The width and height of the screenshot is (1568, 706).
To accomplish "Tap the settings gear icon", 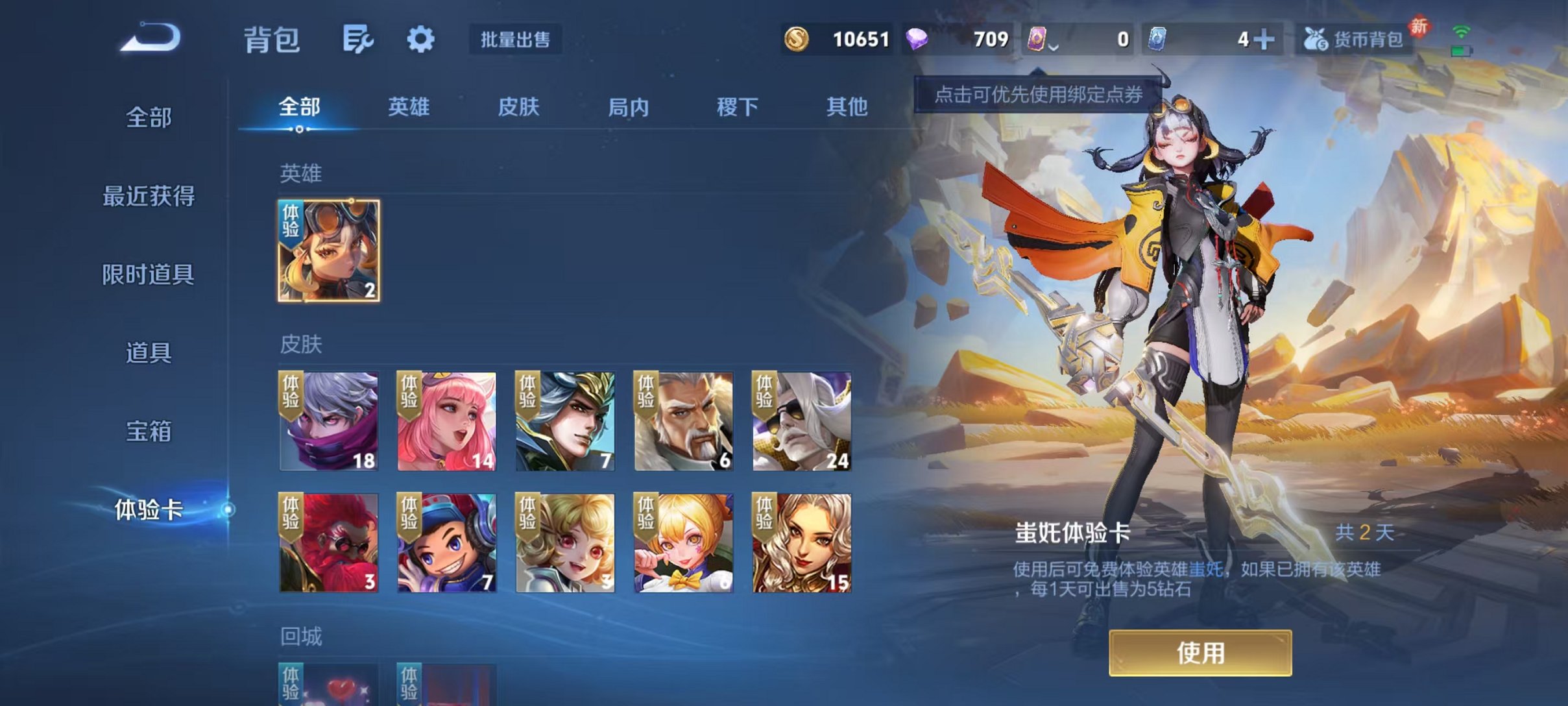I will click(x=420, y=40).
